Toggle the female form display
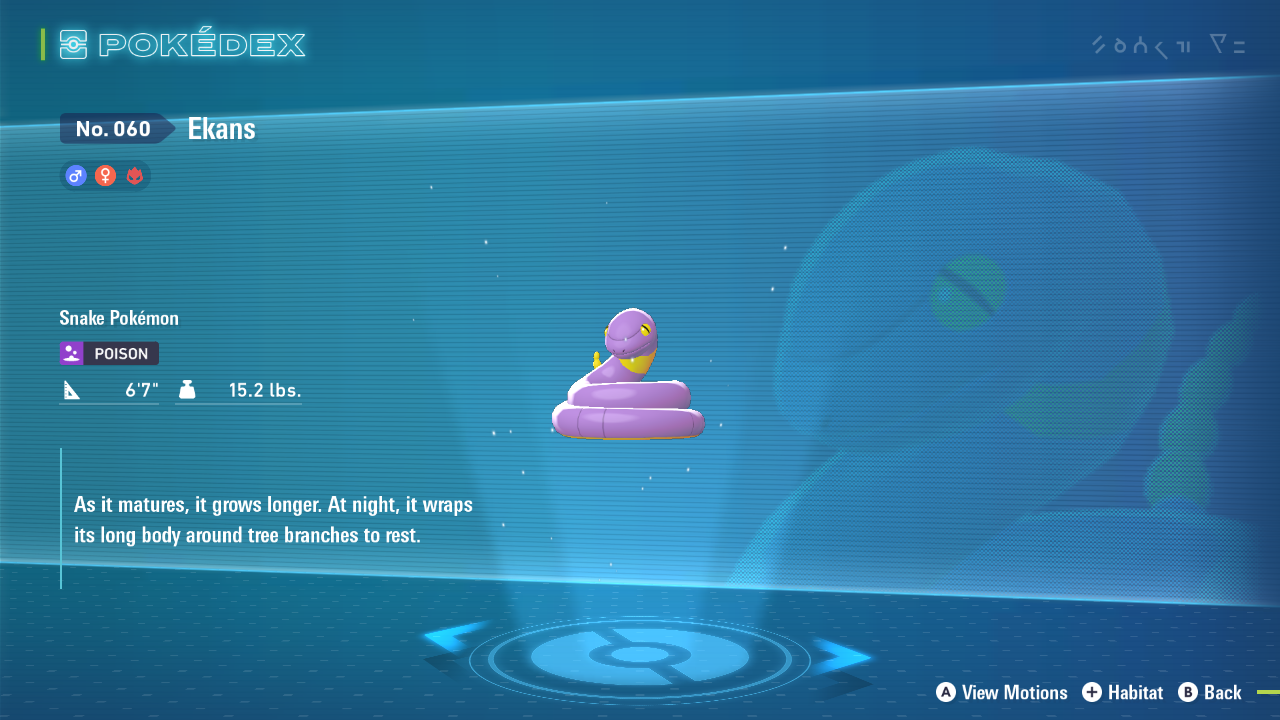This screenshot has height=720, width=1280. pos(105,175)
